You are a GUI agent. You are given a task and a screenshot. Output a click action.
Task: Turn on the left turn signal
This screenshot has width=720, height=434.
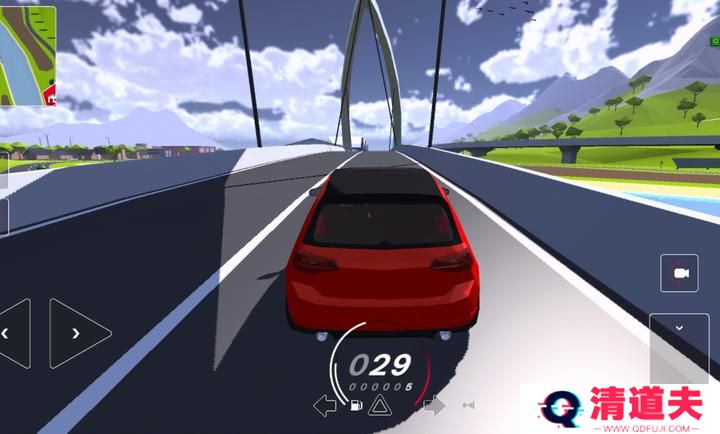[x=325, y=405]
